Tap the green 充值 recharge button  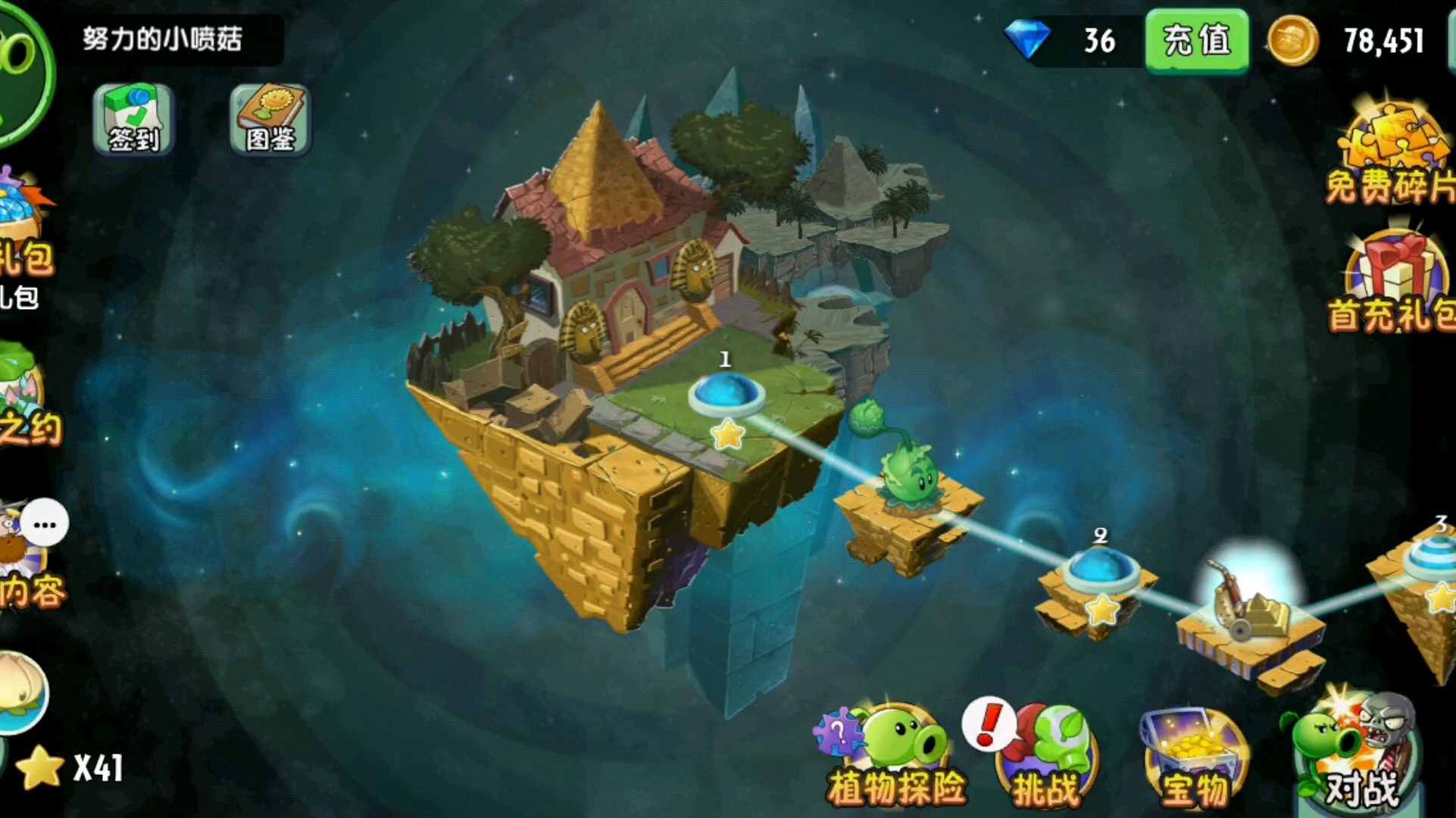[x=1196, y=40]
